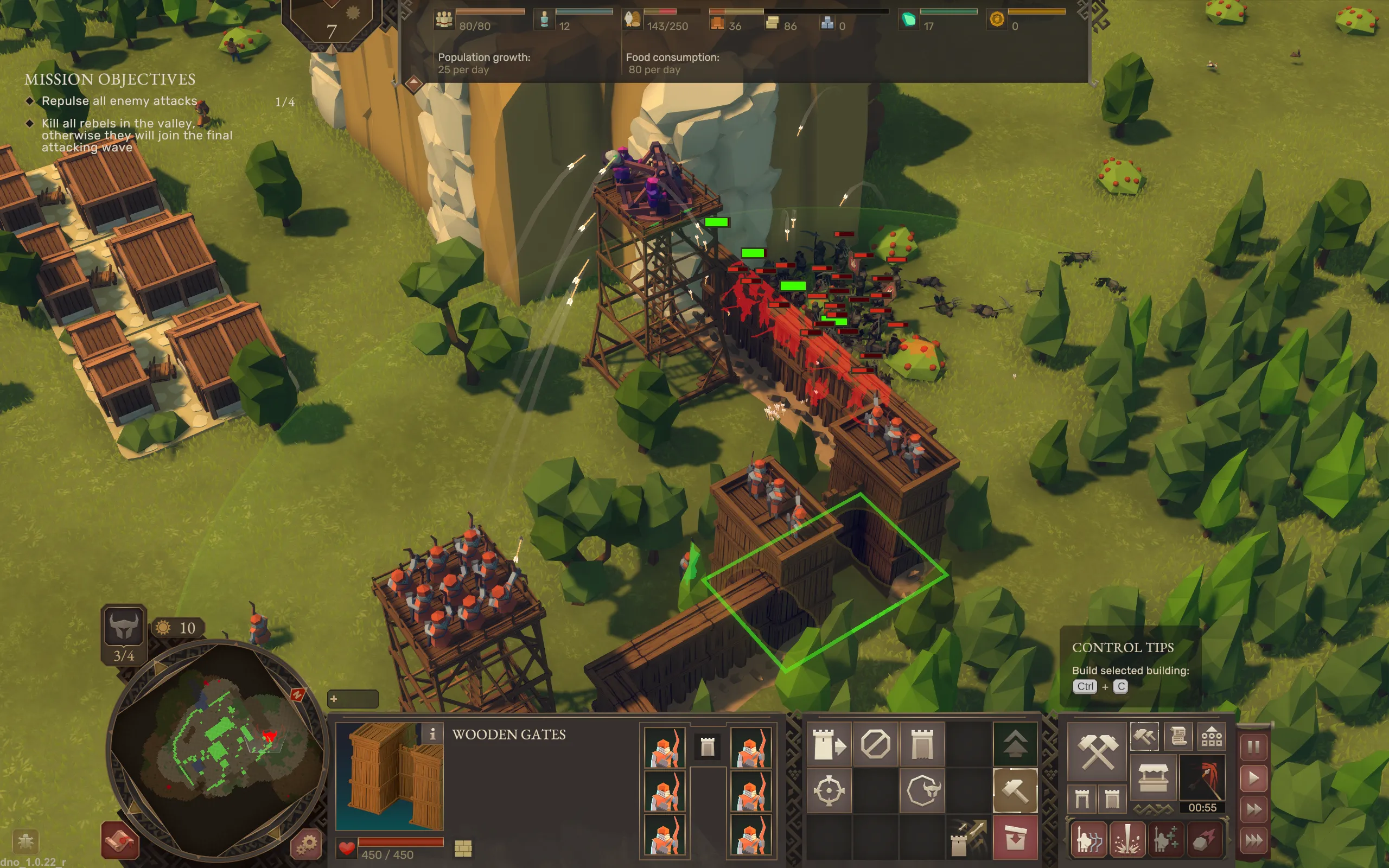Click the prohibit circle-slash command

tap(875, 744)
